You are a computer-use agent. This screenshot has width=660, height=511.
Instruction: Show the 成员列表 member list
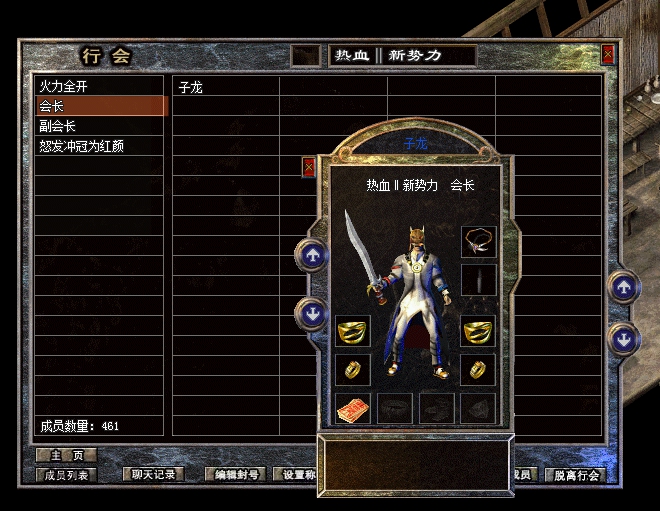[x=67, y=475]
